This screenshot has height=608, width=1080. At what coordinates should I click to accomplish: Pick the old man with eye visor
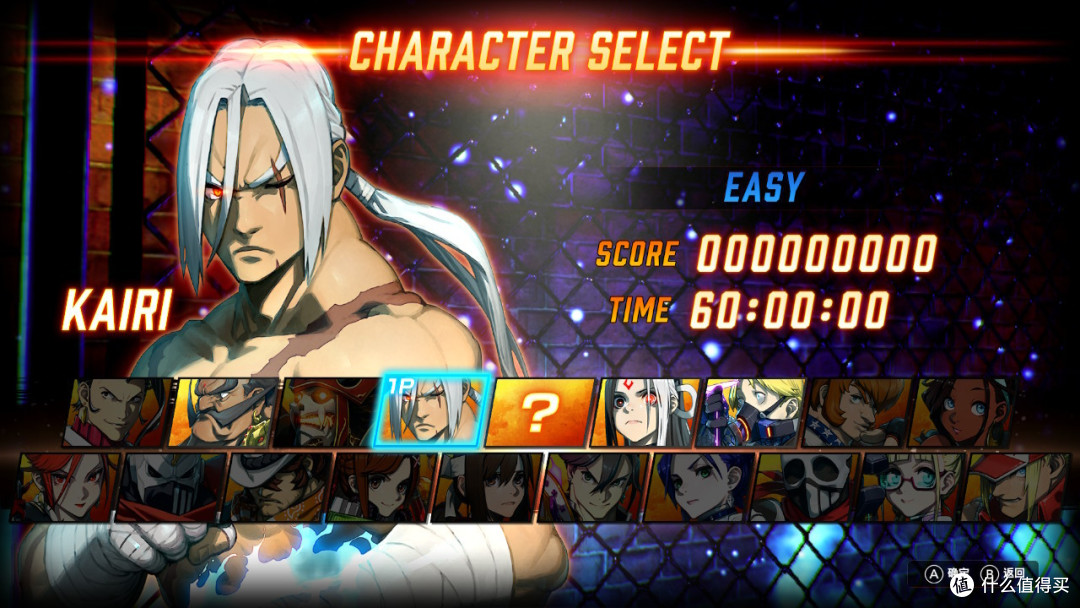click(220, 411)
